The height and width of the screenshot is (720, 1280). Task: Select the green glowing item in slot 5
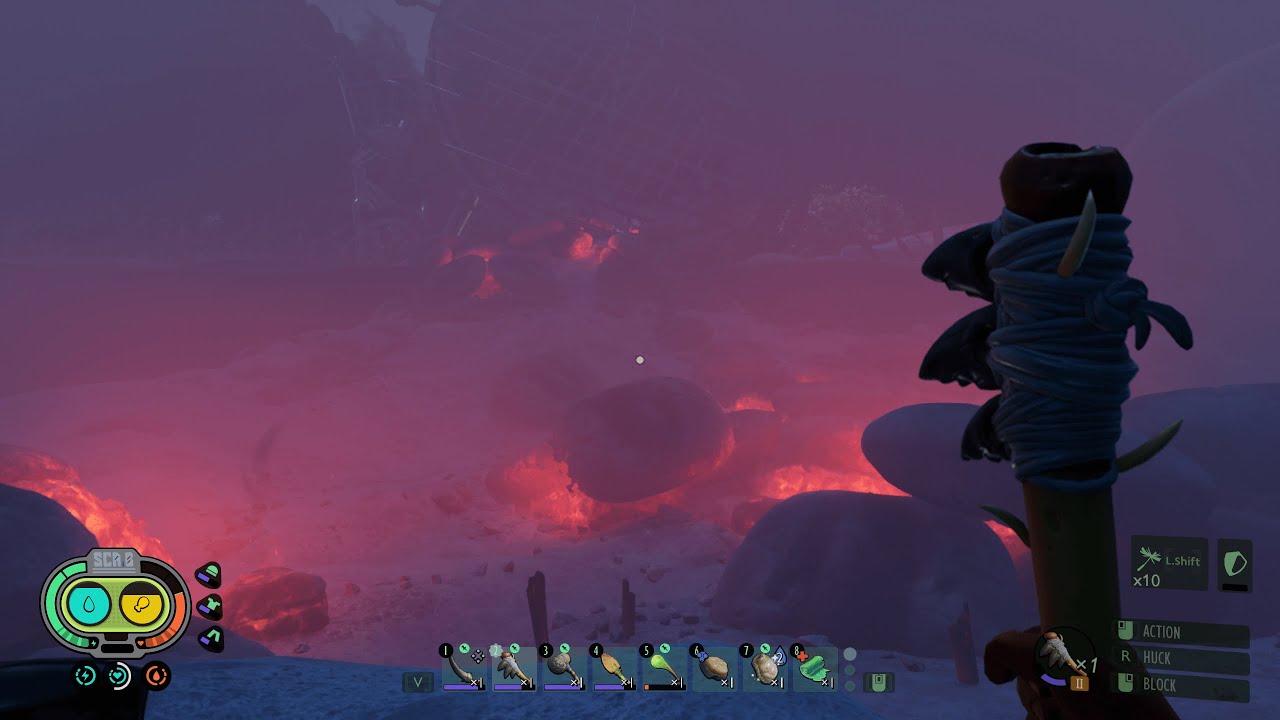click(663, 668)
